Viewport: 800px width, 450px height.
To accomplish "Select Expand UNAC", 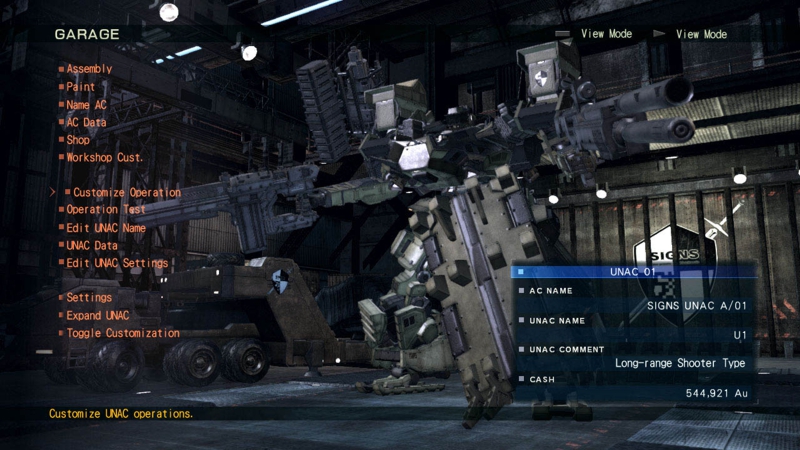I will point(98,315).
